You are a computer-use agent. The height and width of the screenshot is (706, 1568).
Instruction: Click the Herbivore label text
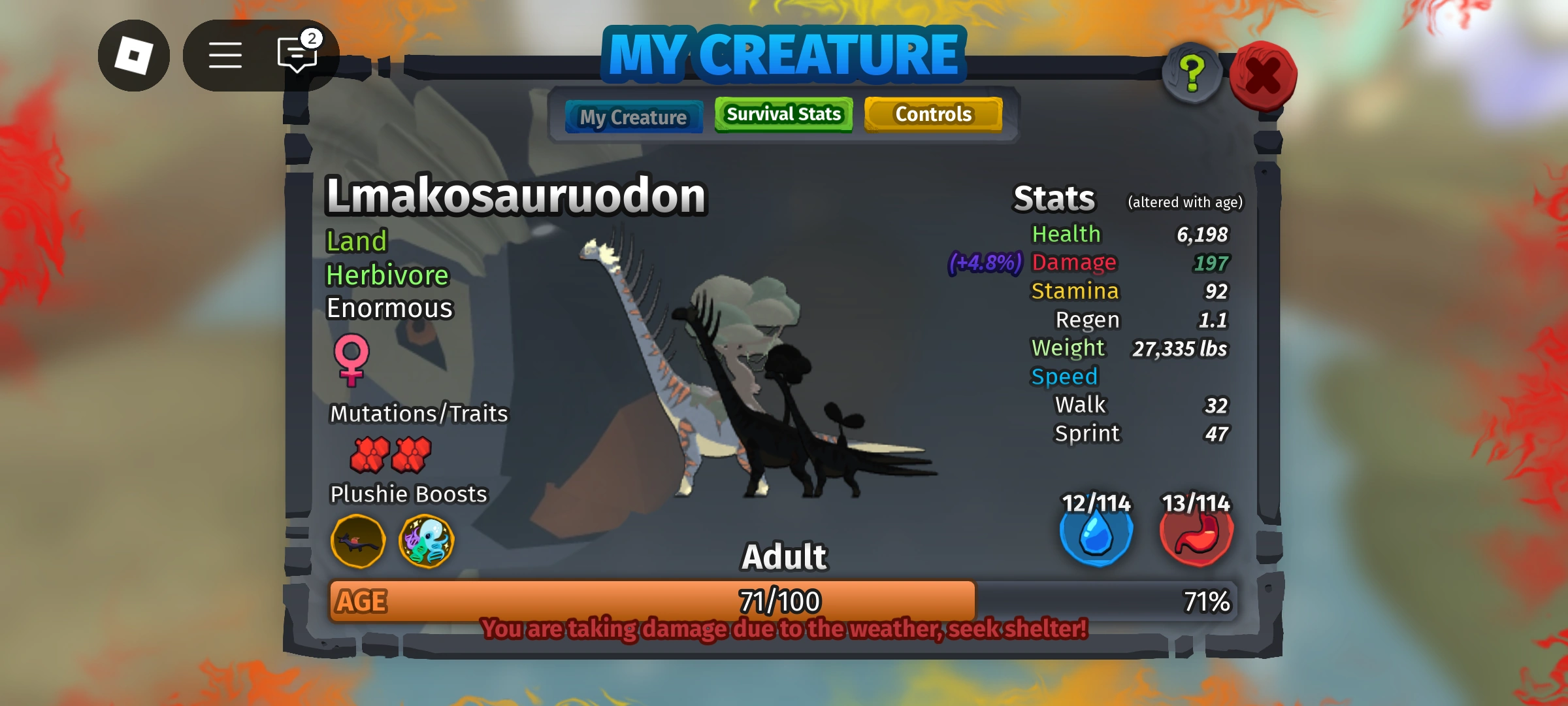tap(387, 275)
